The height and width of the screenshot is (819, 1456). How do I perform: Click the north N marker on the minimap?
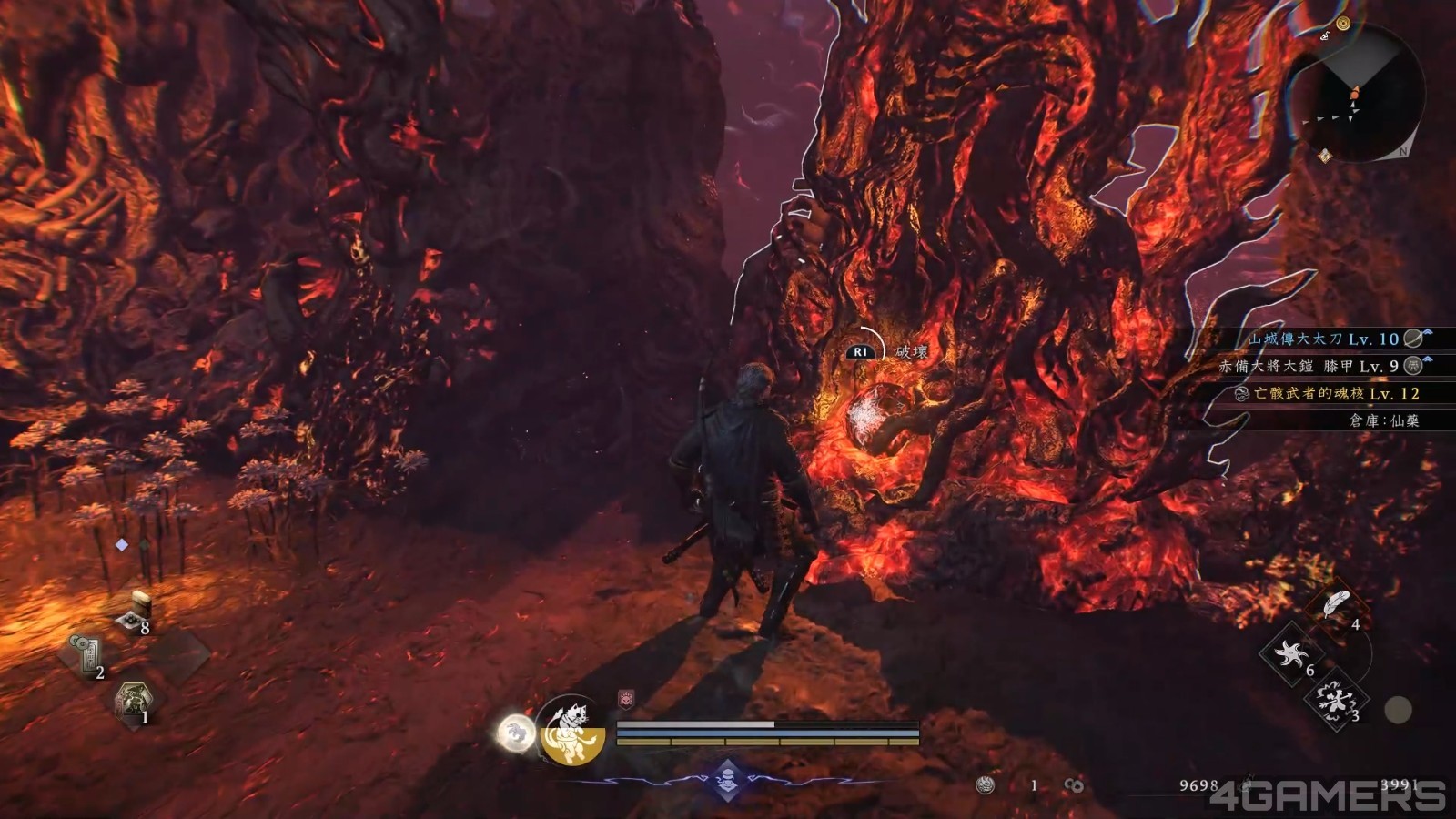1404,151
